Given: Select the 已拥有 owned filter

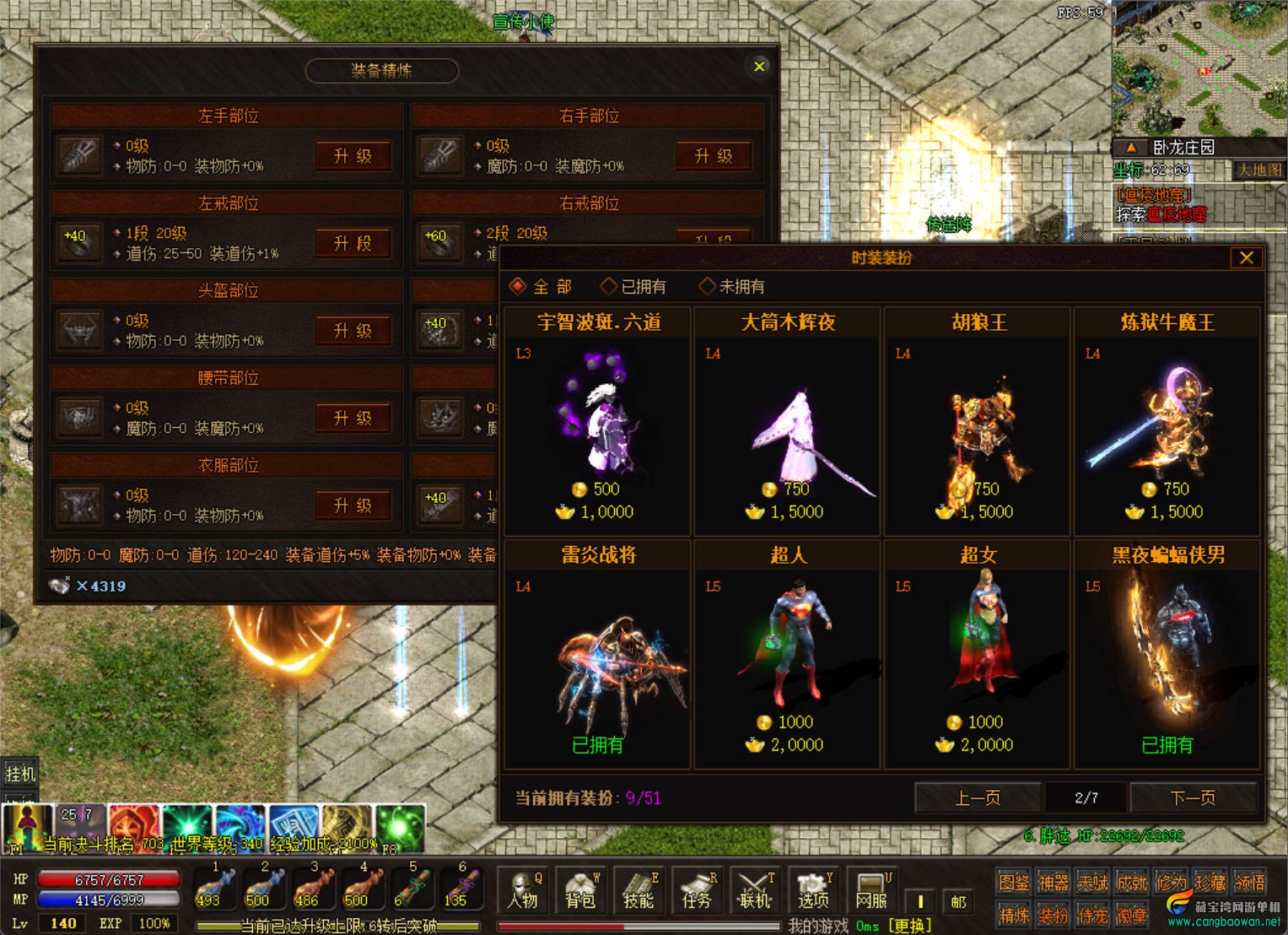Looking at the screenshot, I should [x=634, y=287].
